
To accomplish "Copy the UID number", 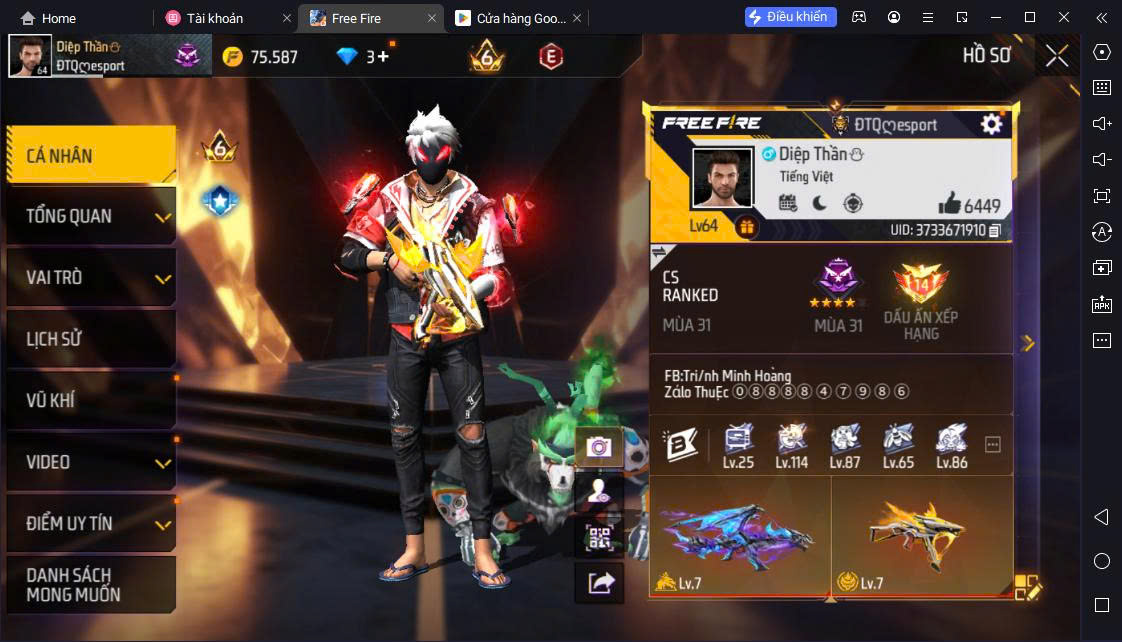I will point(994,230).
